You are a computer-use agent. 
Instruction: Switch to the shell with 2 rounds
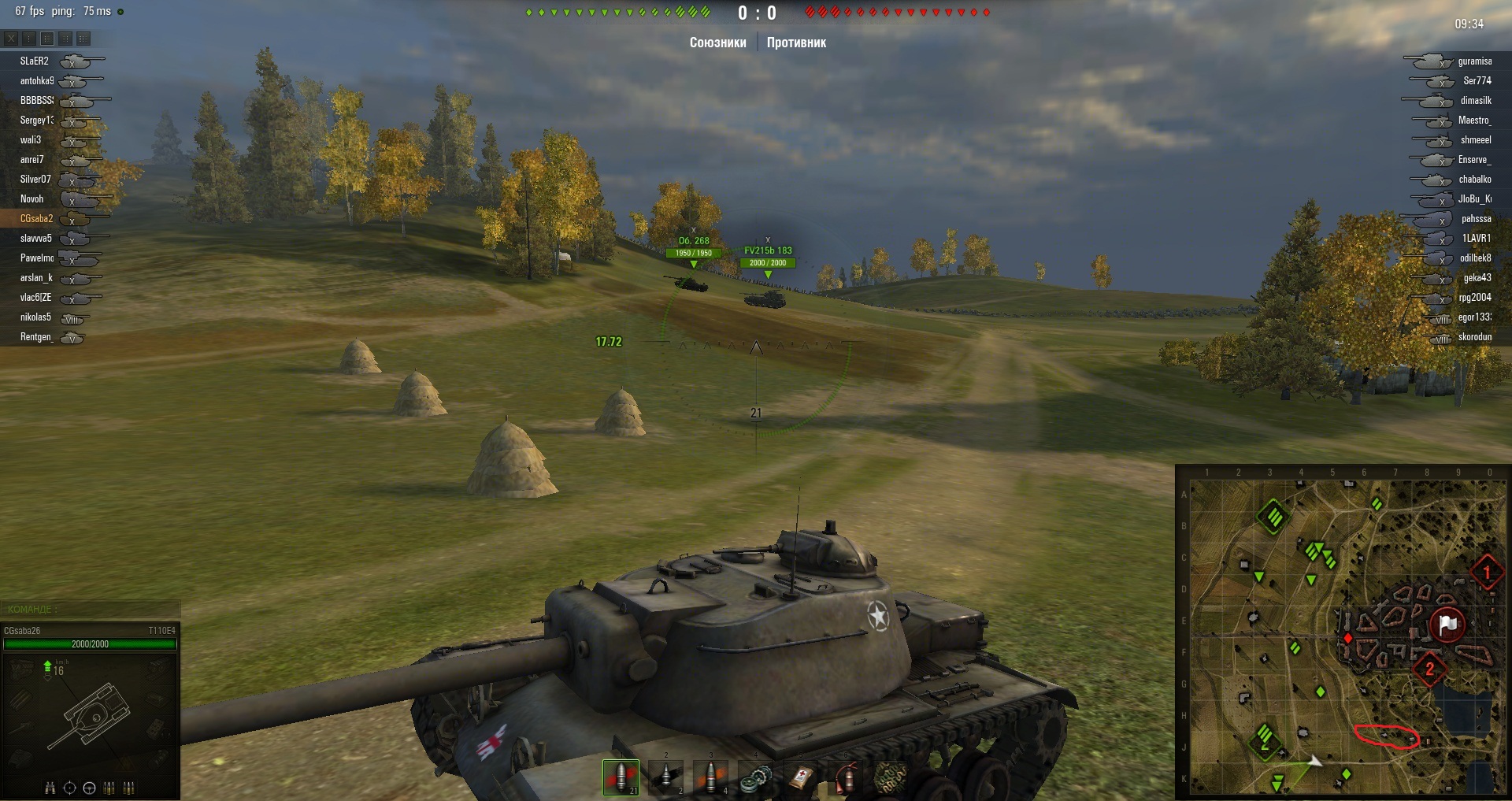click(665, 777)
